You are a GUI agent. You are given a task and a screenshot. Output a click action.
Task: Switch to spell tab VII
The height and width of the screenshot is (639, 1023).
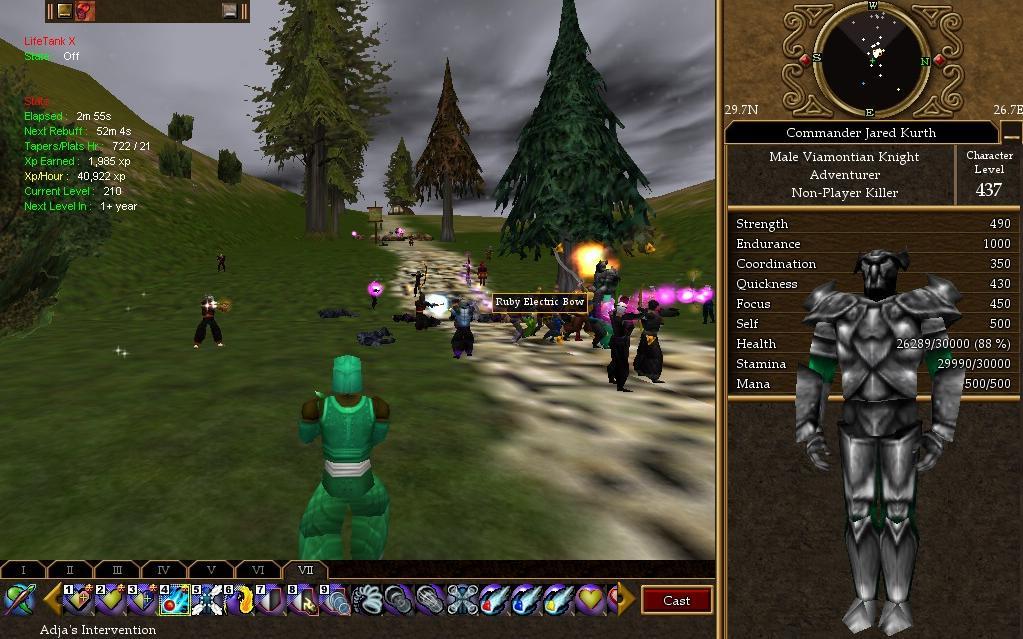(305, 570)
